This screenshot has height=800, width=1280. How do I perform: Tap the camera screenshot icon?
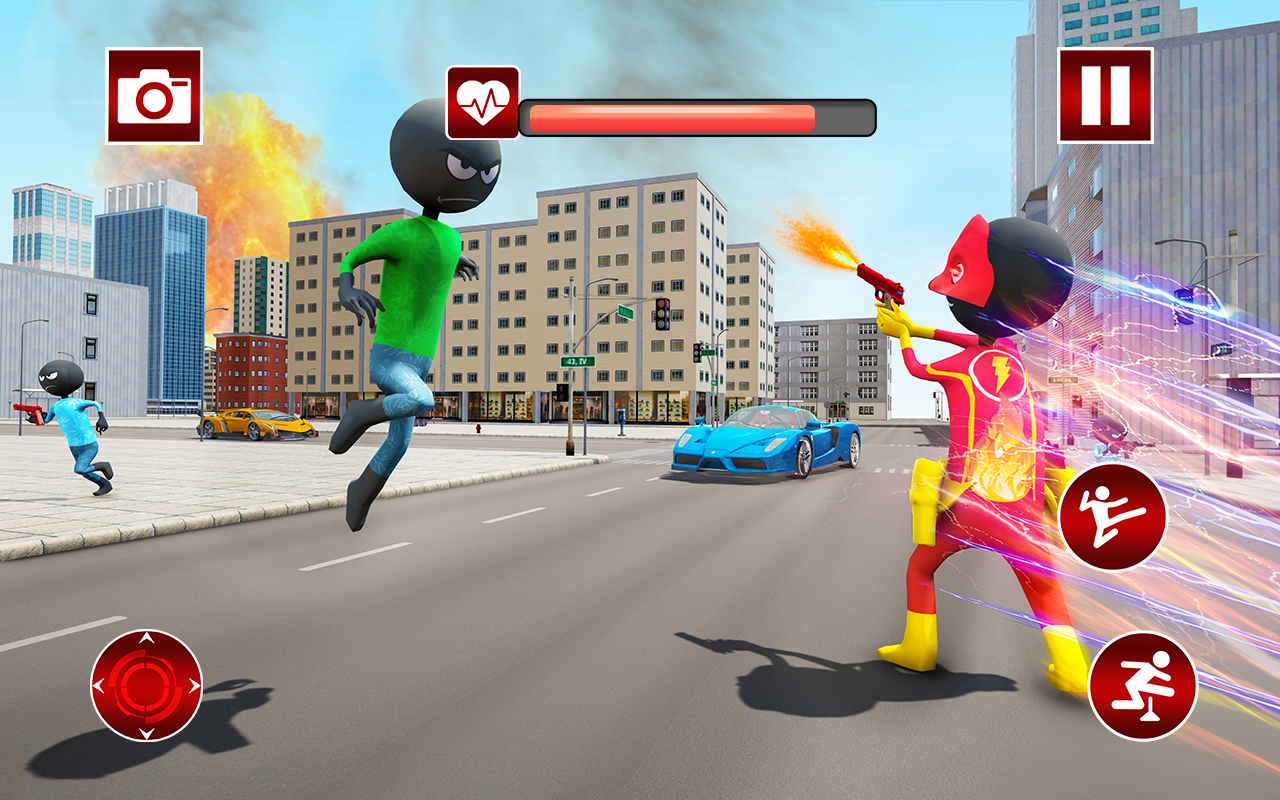click(x=155, y=97)
